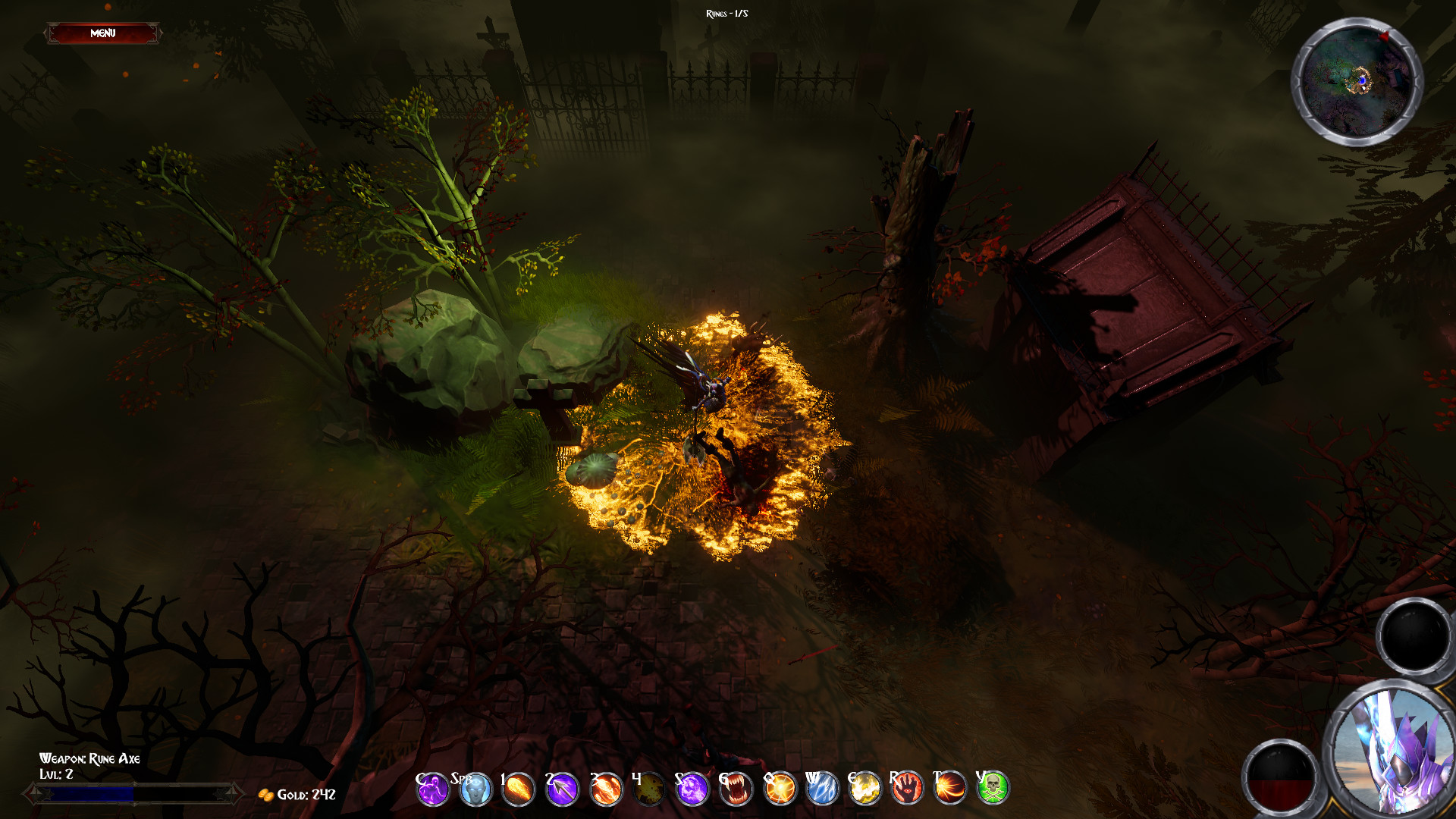The height and width of the screenshot is (819, 1456).
Task: Cast the flaming meteor ability
Action: coord(519,789)
